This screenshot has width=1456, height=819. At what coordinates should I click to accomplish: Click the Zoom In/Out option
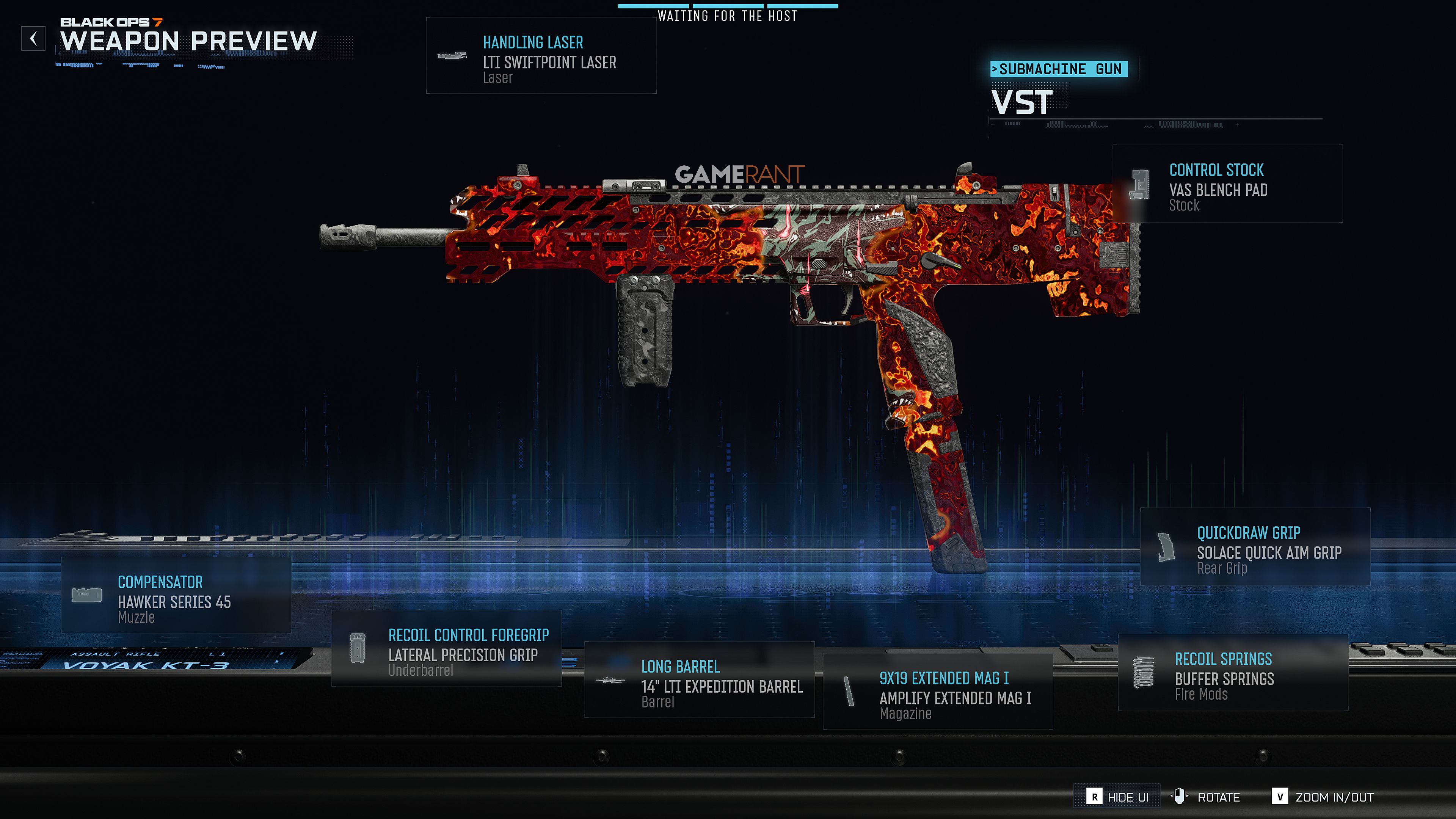click(x=1322, y=797)
